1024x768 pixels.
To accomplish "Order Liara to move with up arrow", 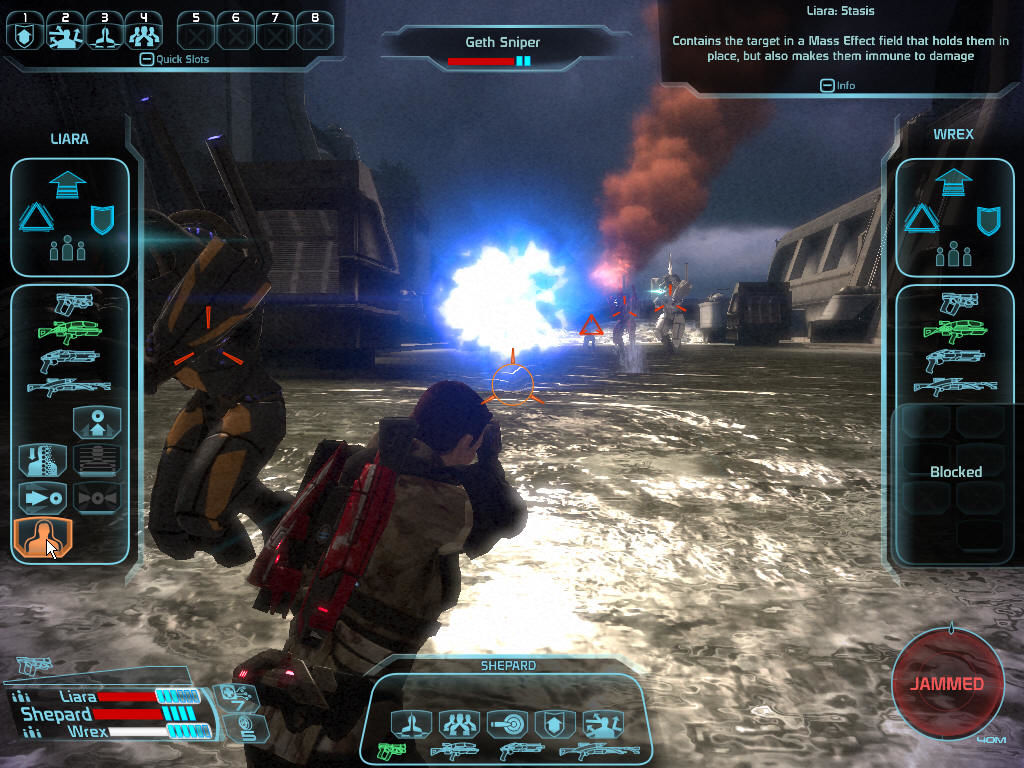I will coord(69,184).
